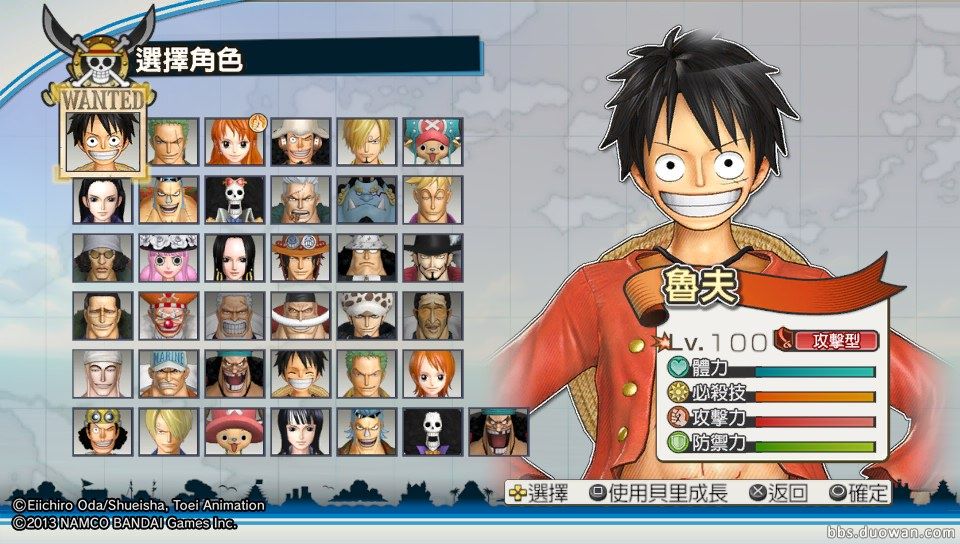Select Akainu wearing the MARINE cap

click(168, 373)
